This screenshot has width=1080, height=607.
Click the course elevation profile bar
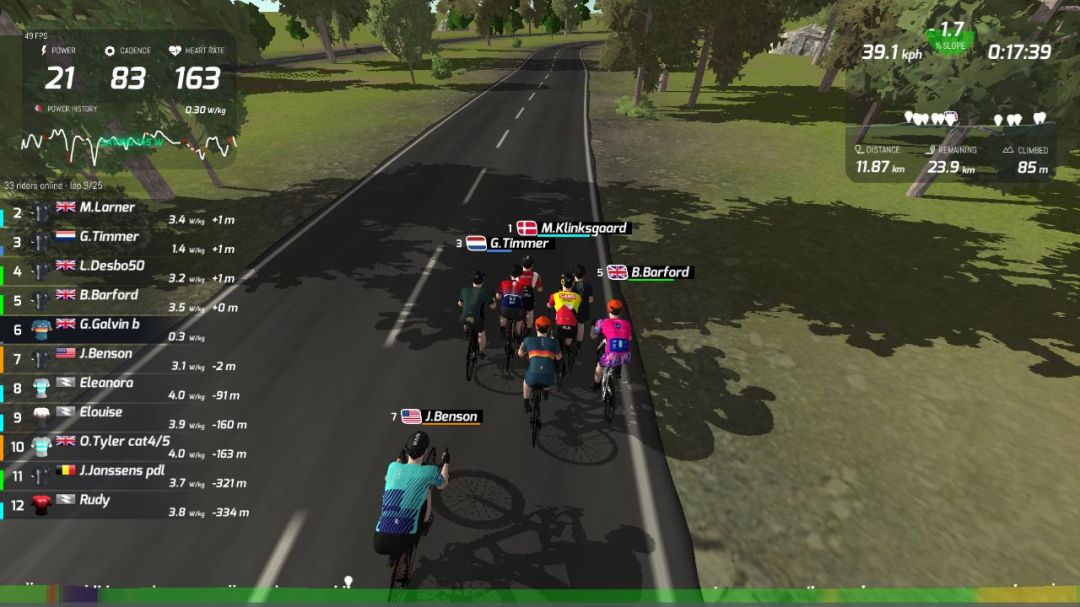pos(540,595)
